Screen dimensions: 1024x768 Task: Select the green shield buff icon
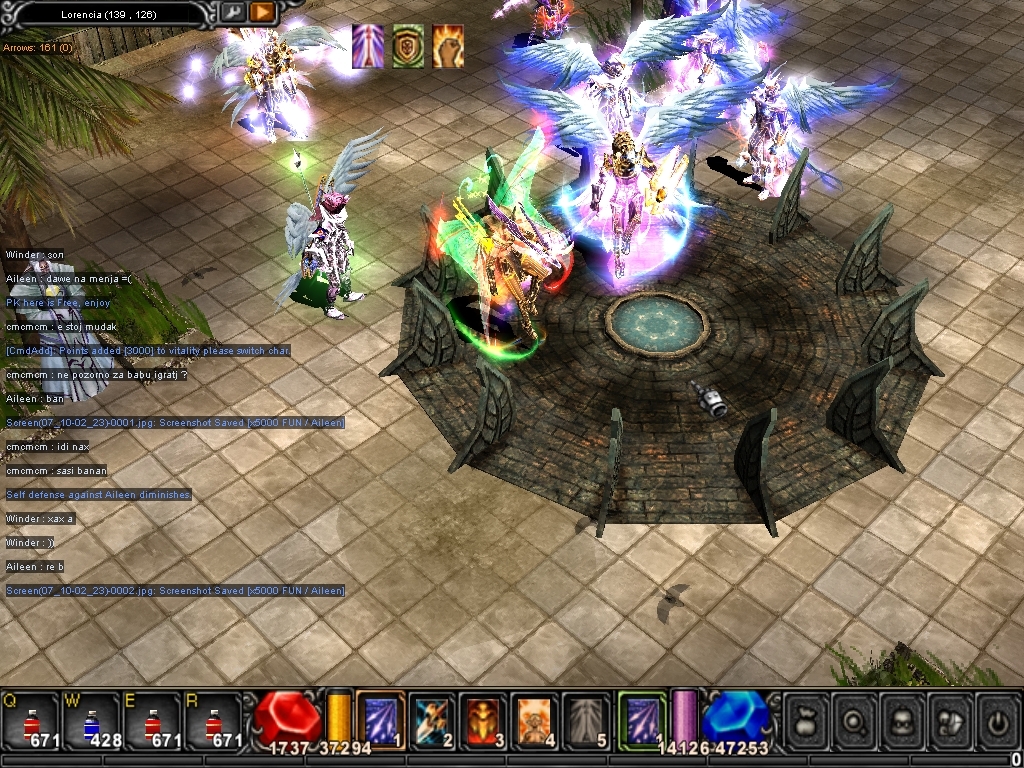click(x=408, y=47)
